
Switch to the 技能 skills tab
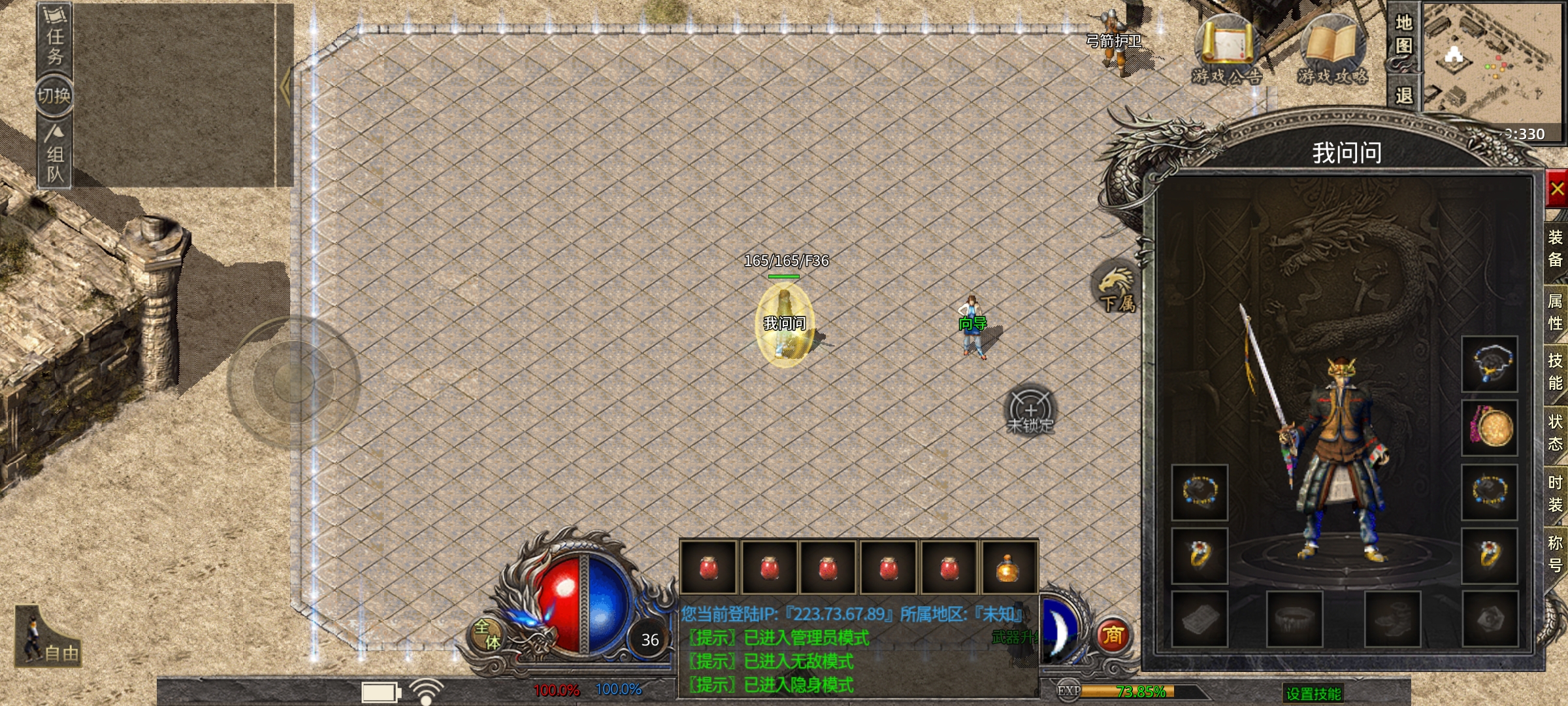(x=1556, y=372)
